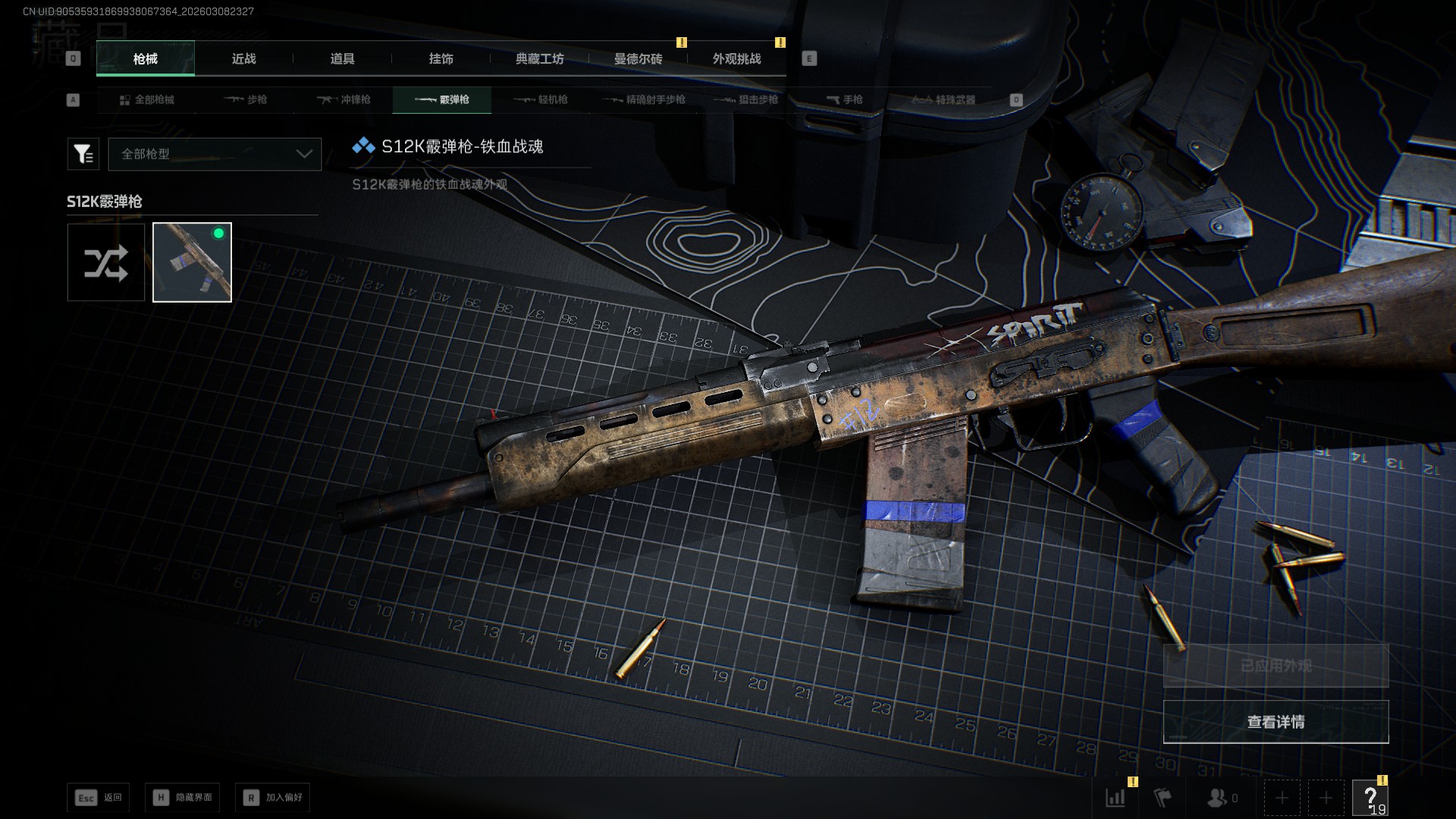This screenshot has height=819, width=1456.
Task: Show 全部枪械 all firearms category
Action: pyautogui.click(x=146, y=100)
